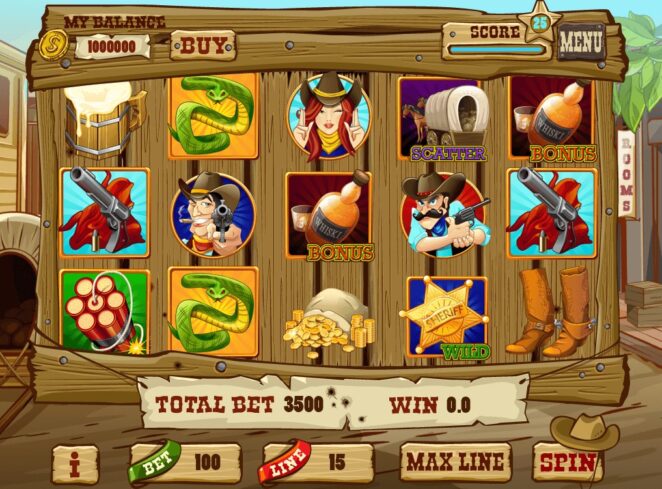This screenshot has height=489, width=662.
Task: Adjust the BET 100 control
Action: (x=185, y=464)
